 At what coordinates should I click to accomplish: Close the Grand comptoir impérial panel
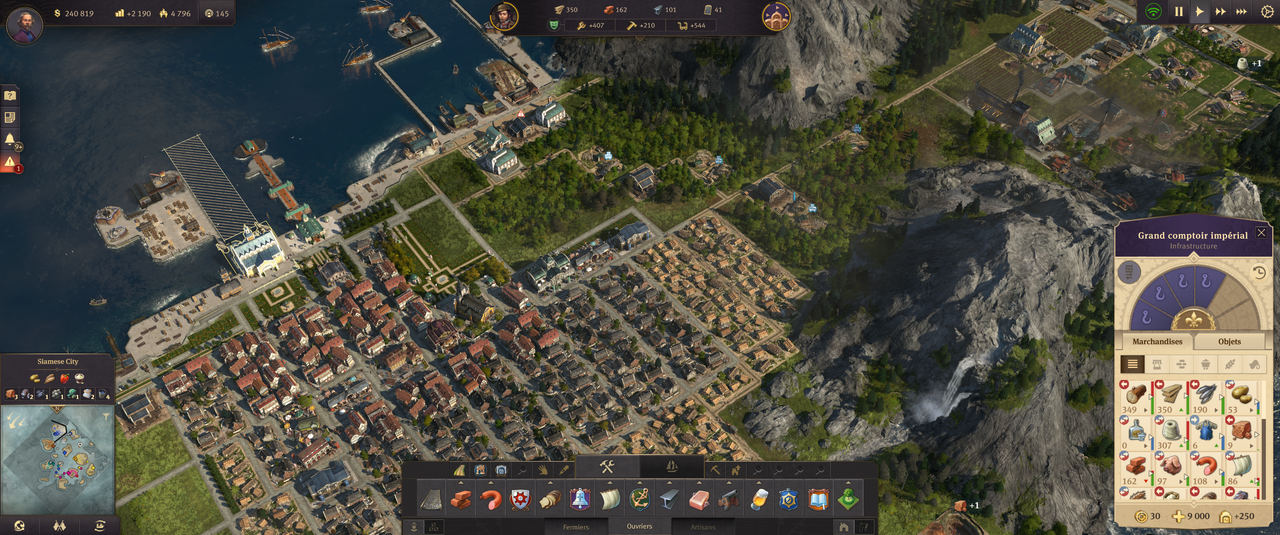click(x=1261, y=233)
